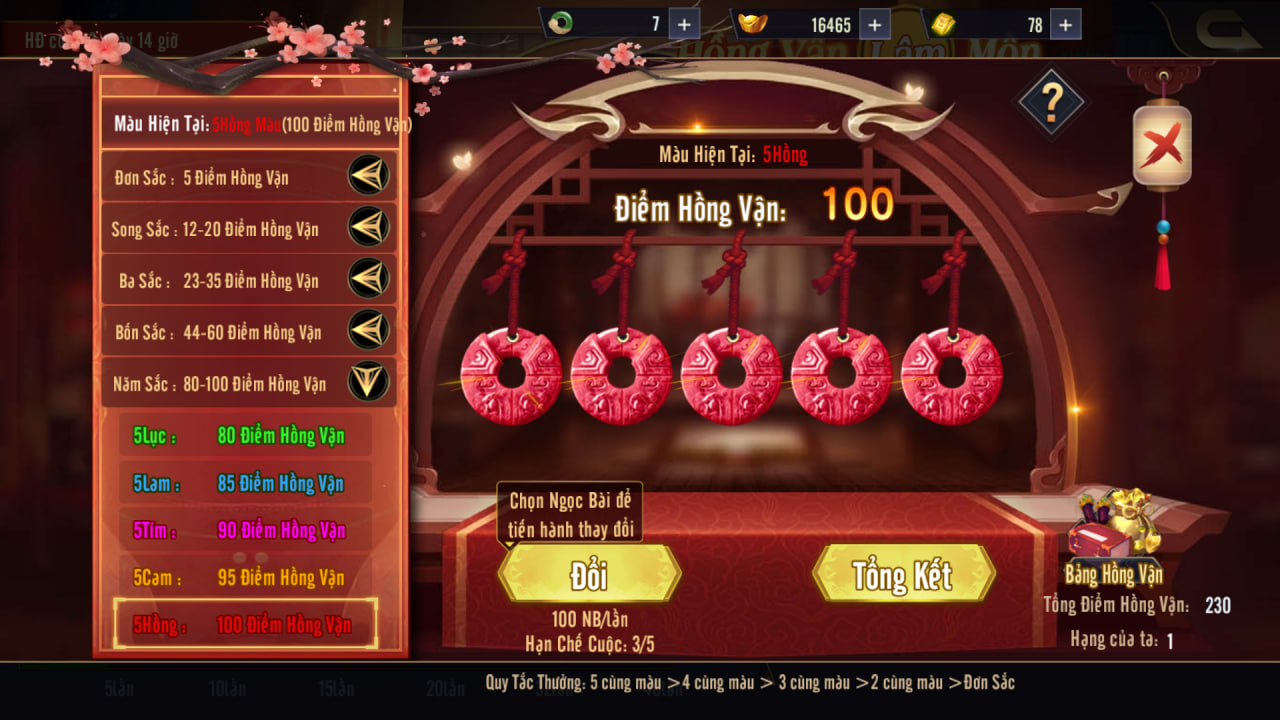The image size is (1280, 720).
Task: Expand the Đơn Sắc row
Action: (368, 177)
